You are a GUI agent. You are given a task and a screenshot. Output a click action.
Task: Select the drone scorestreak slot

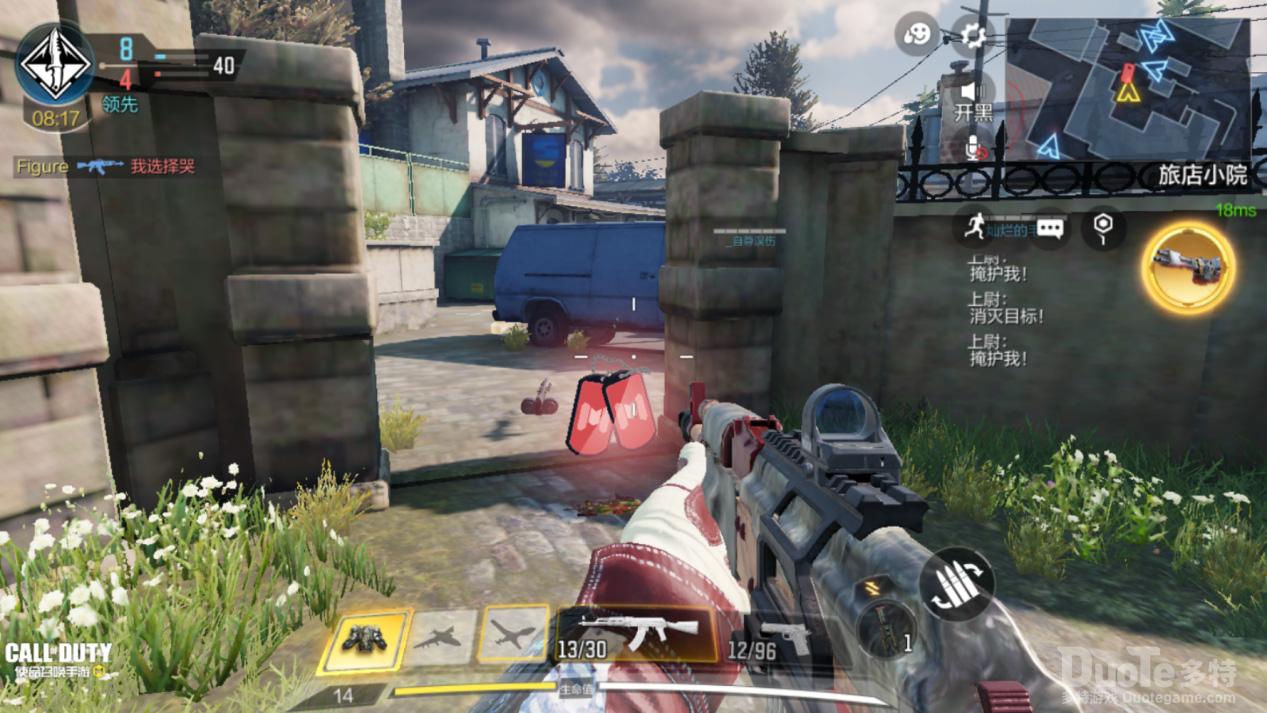pyautogui.click(x=514, y=635)
